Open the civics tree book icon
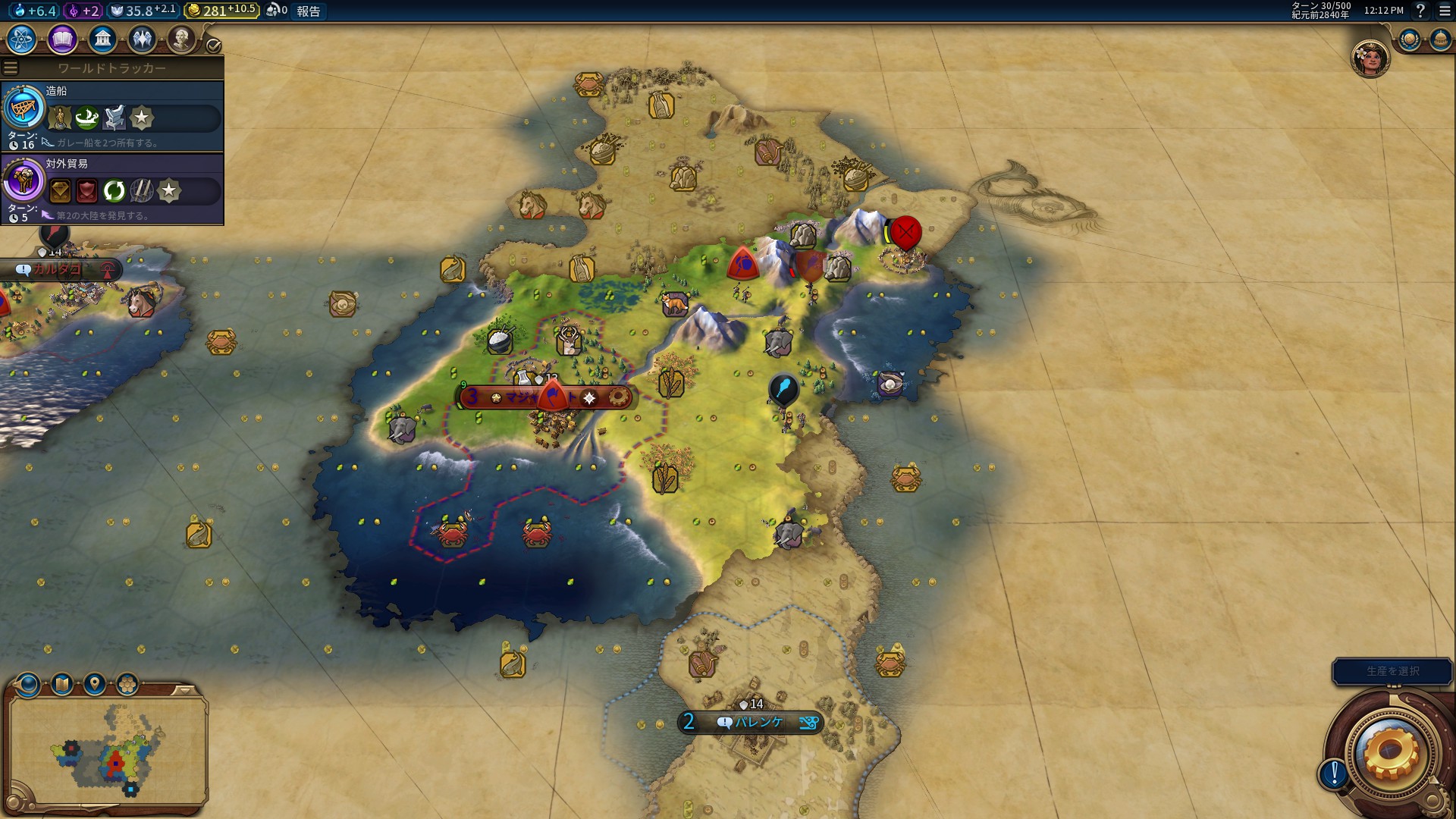 click(62, 39)
